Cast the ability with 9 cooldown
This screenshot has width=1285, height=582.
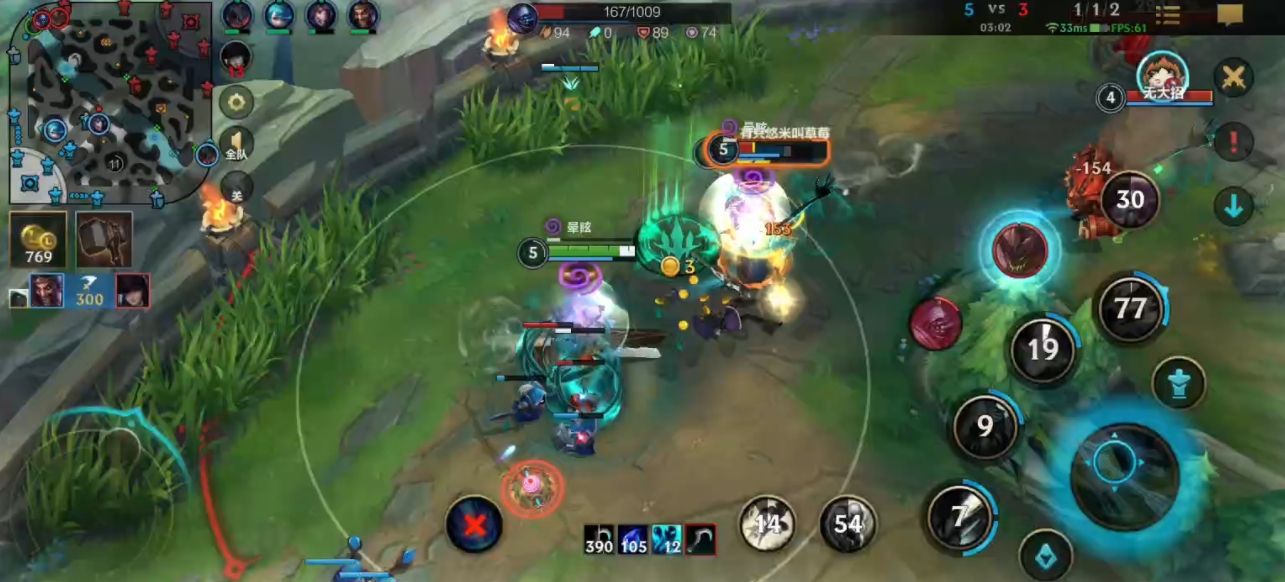[x=985, y=427]
